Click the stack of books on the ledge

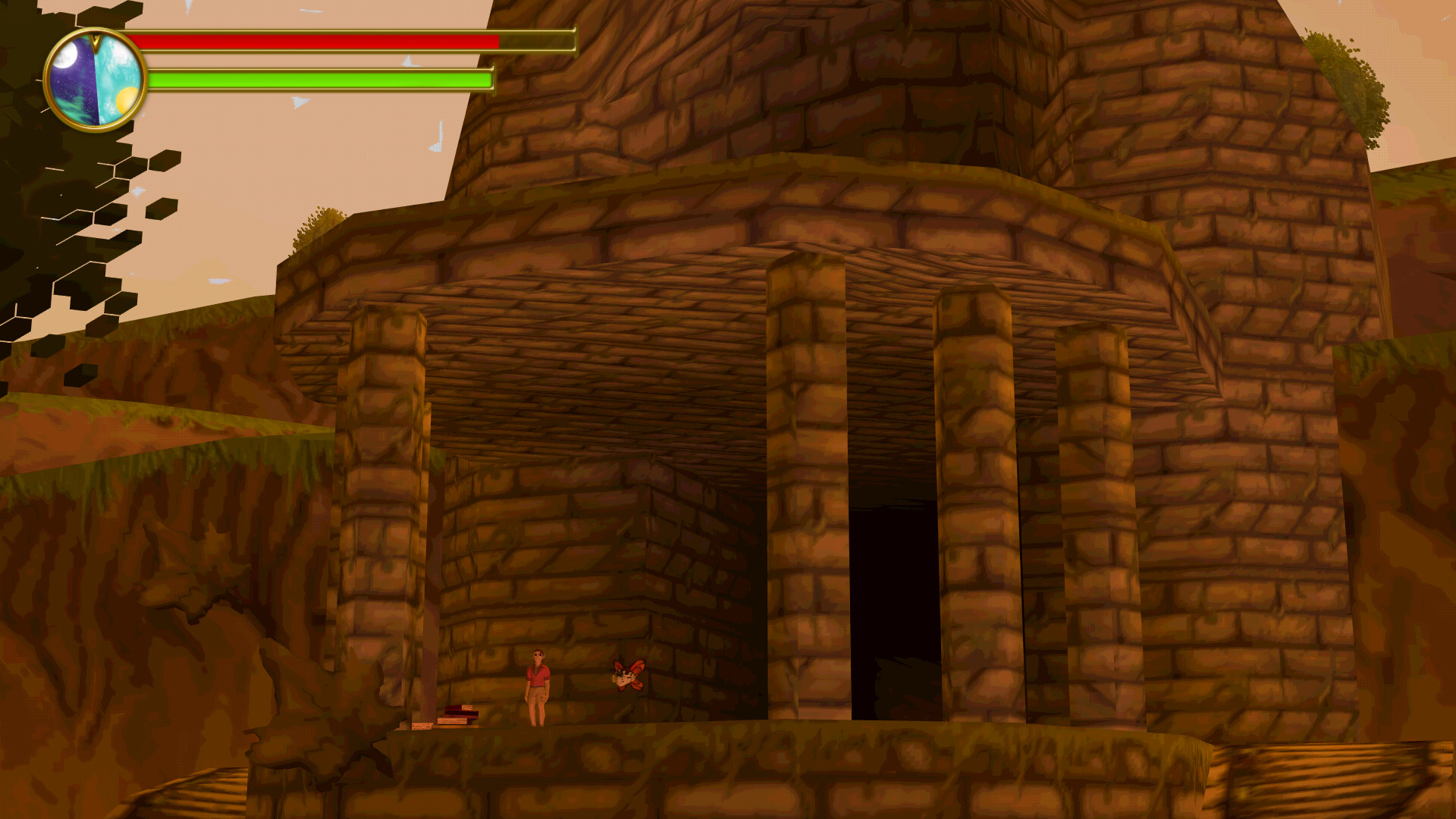(457, 717)
